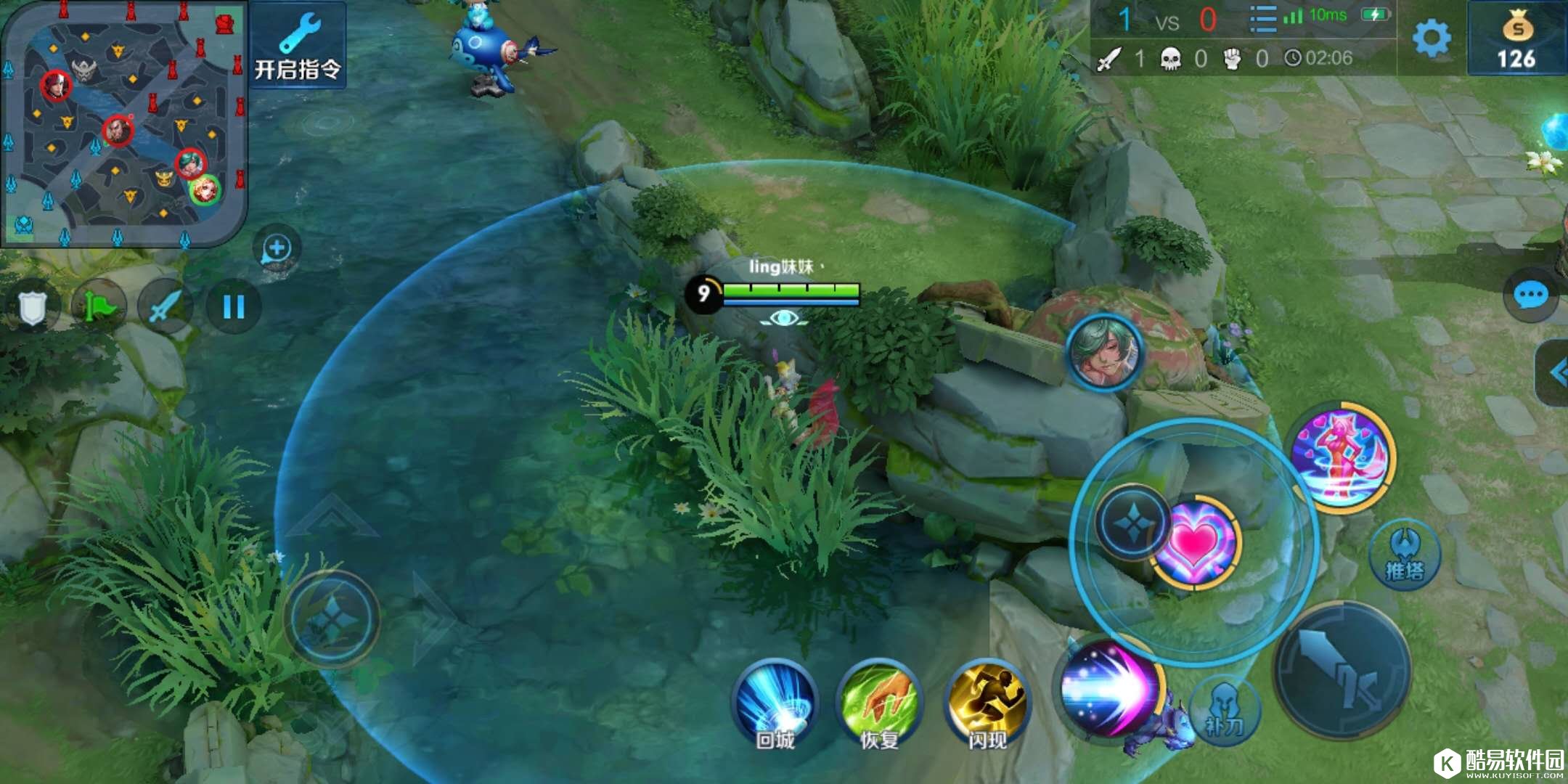Tap the large basic attack button
The width and height of the screenshot is (1568, 784).
point(1343,671)
